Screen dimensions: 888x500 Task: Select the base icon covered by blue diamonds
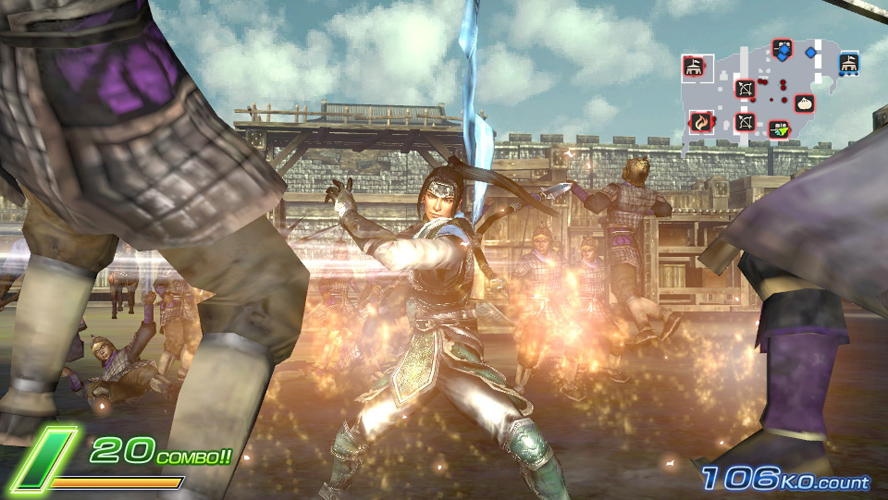782,50
